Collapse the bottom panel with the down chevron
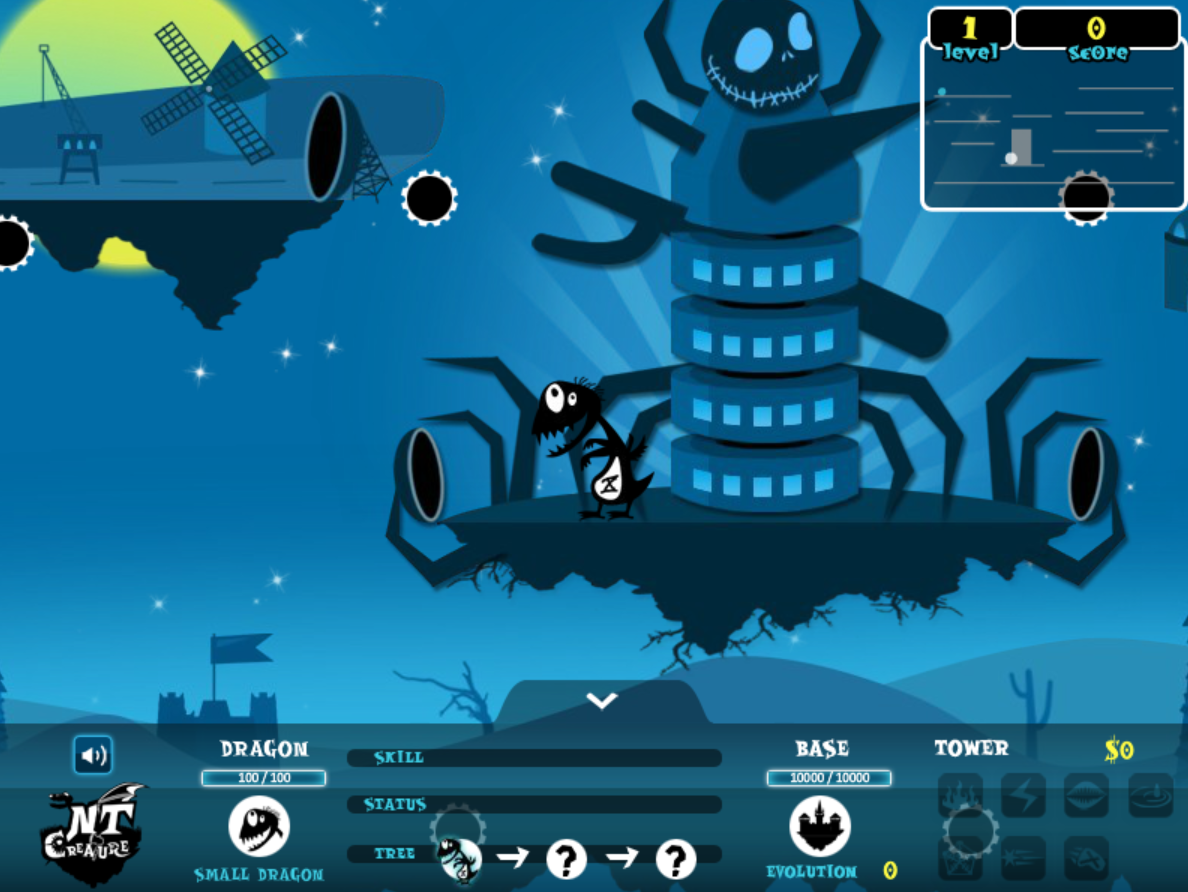The image size is (1188, 892). point(601,701)
